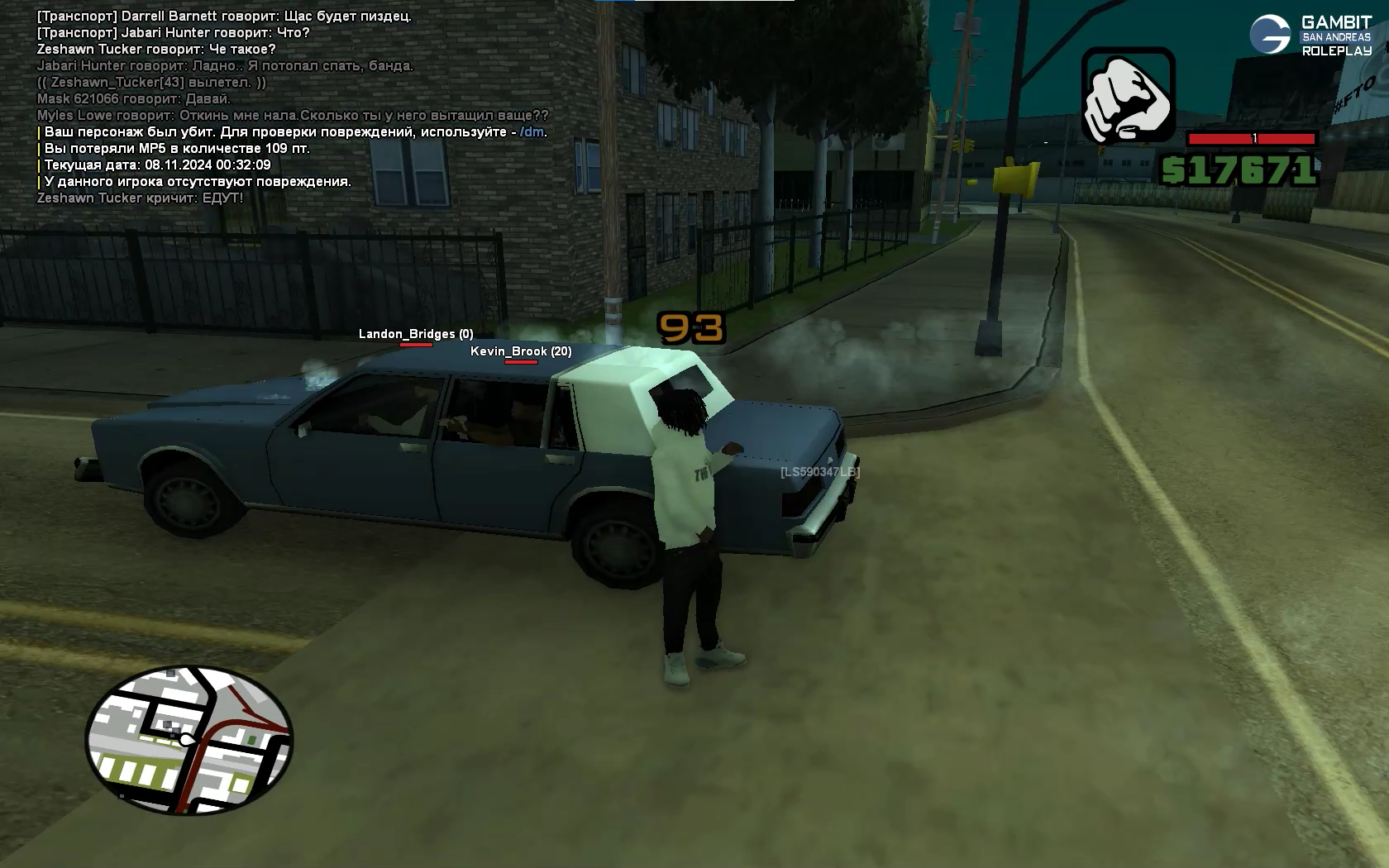Open the circular radar minimap

point(189,740)
